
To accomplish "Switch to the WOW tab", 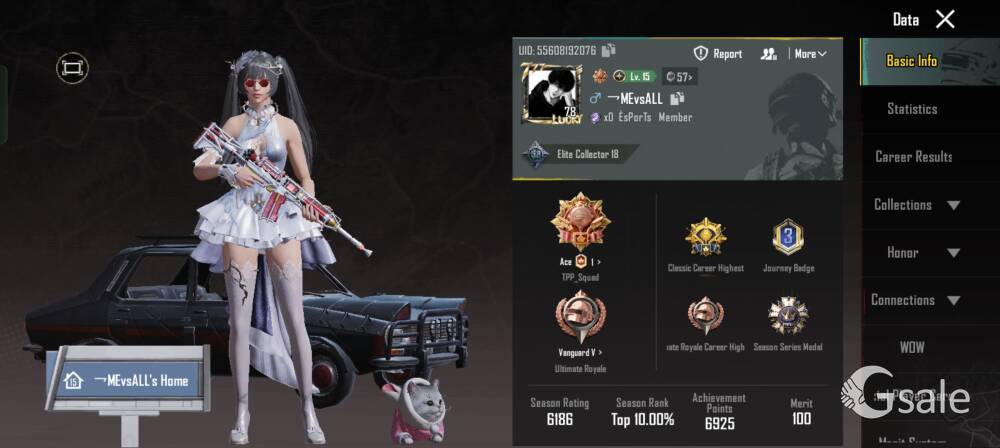I will click(912, 347).
